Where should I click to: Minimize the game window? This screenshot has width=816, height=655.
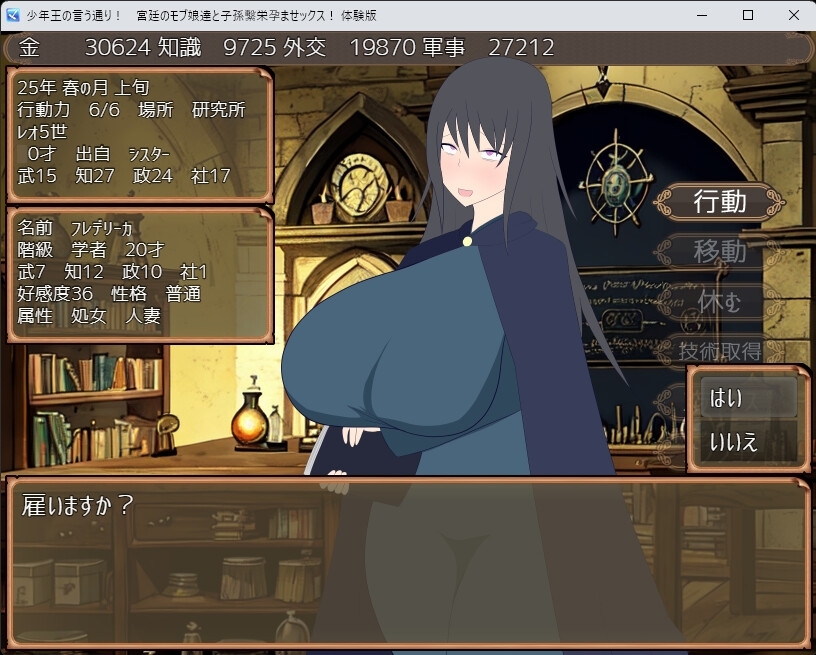(x=701, y=15)
